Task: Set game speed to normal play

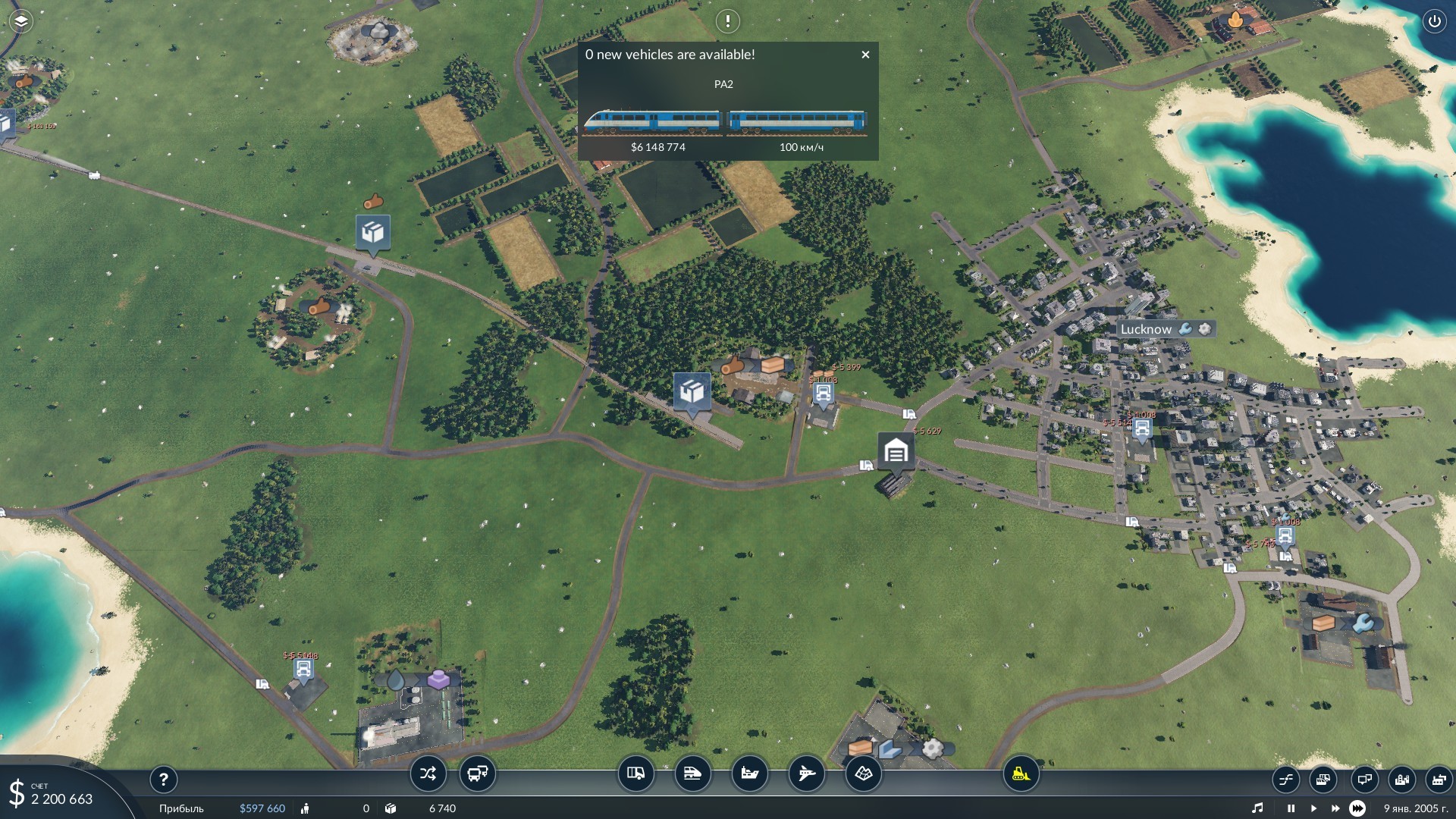Action: coord(1313,808)
